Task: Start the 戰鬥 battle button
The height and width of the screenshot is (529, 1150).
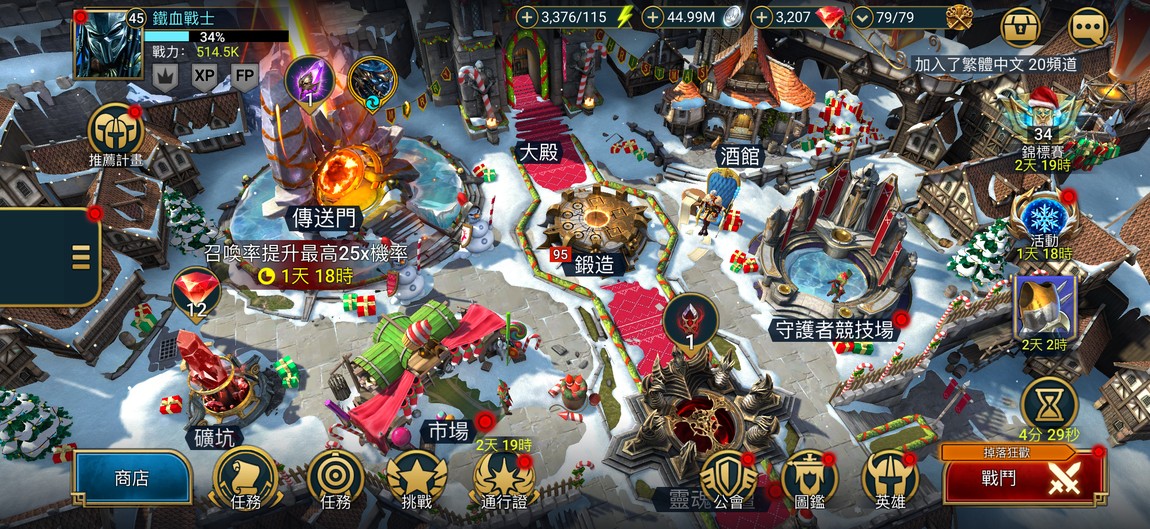Action: pyautogui.click(x=1024, y=479)
